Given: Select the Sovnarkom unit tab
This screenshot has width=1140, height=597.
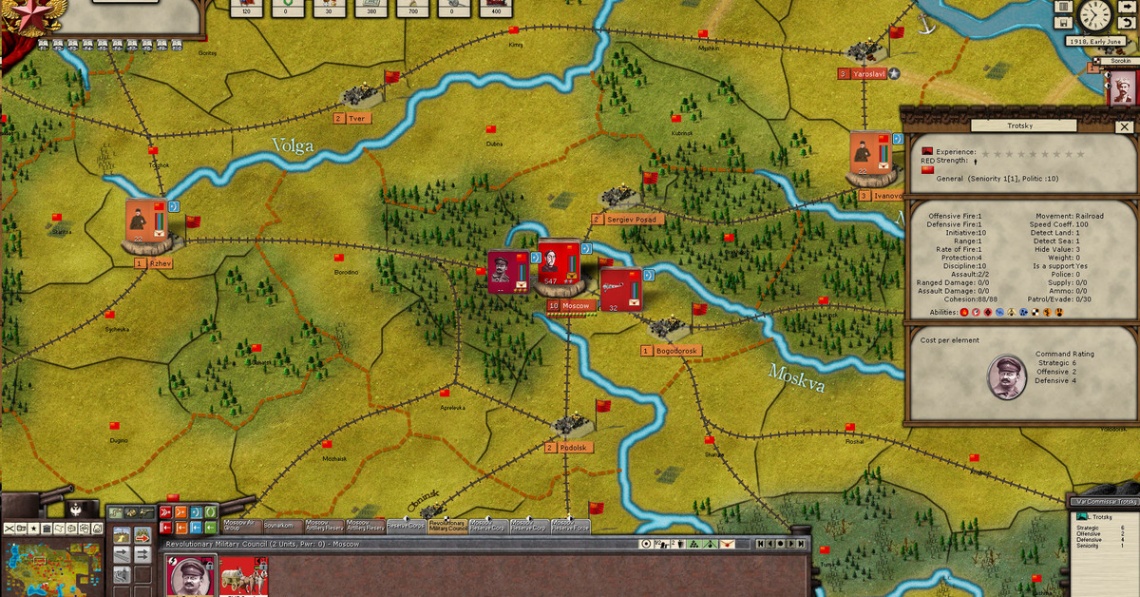Looking at the screenshot, I should 277,524.
